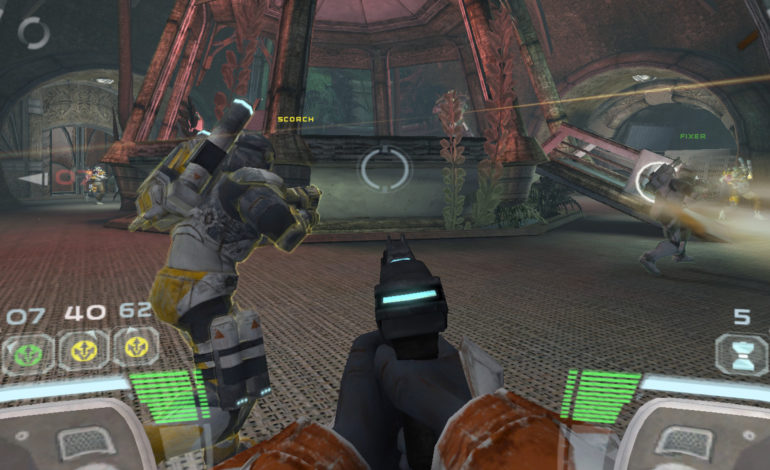Select the green squad member icon
The height and width of the screenshot is (470, 770).
point(27,350)
